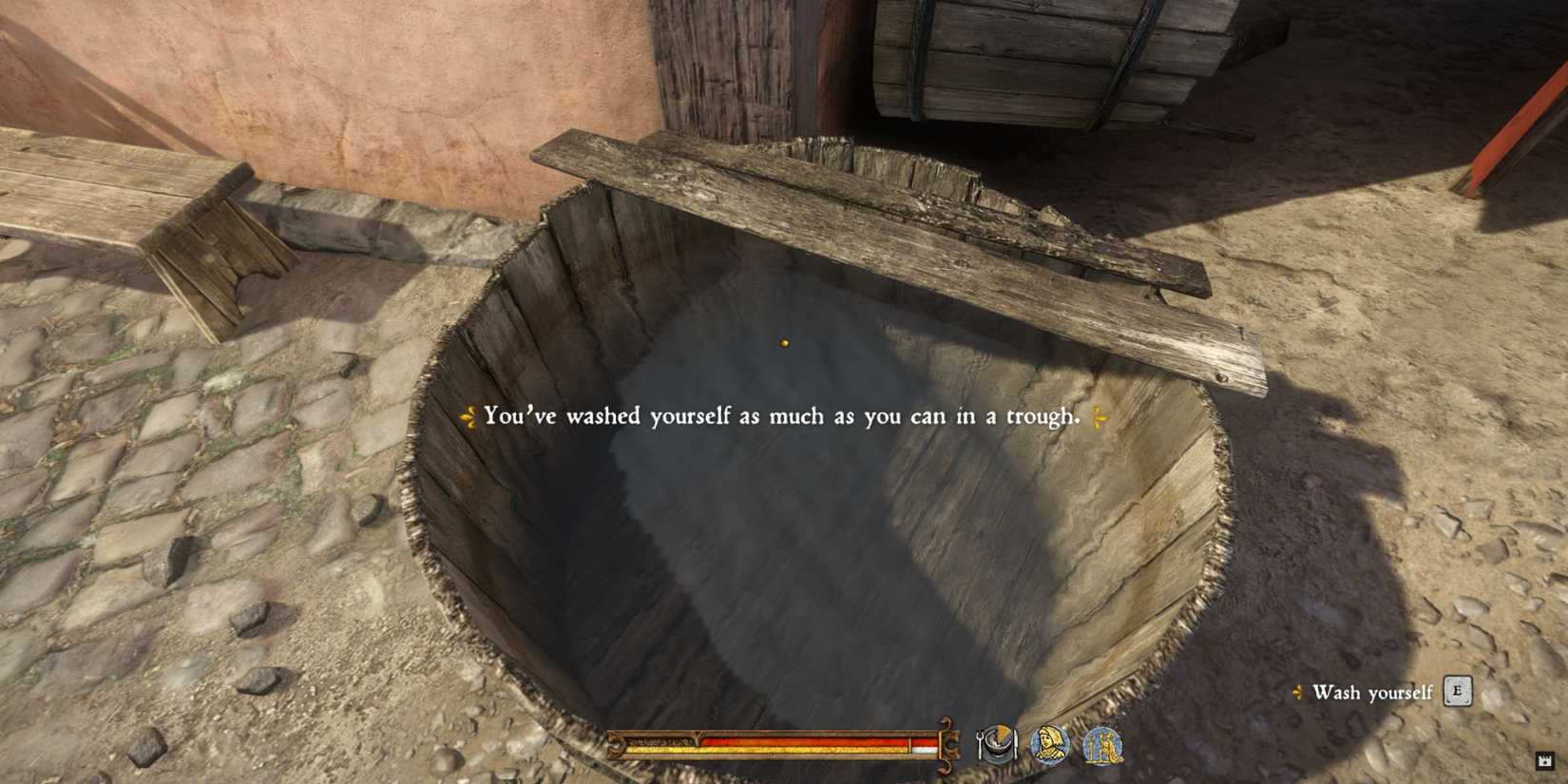Click the yellow health segment of the bar
Image resolution: width=1568 pixels, height=784 pixels.
(808, 752)
